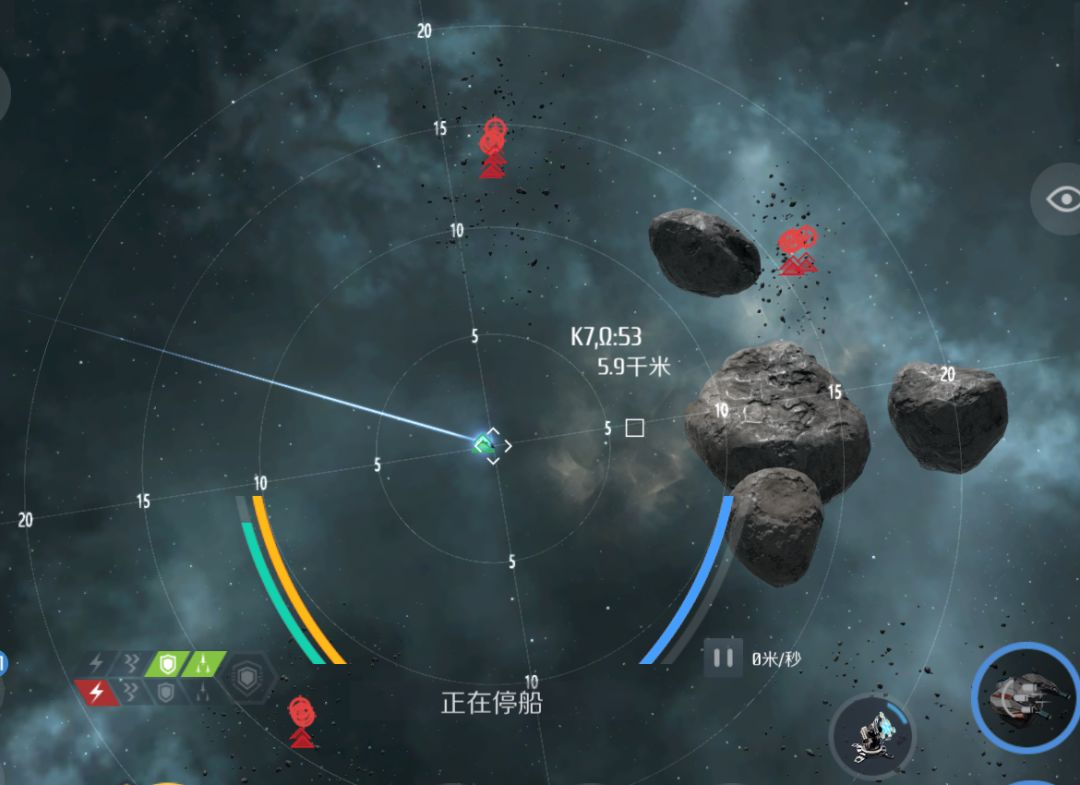Target the red enemy marker left of 正在停船
1080x785 pixels.
[x=301, y=722]
